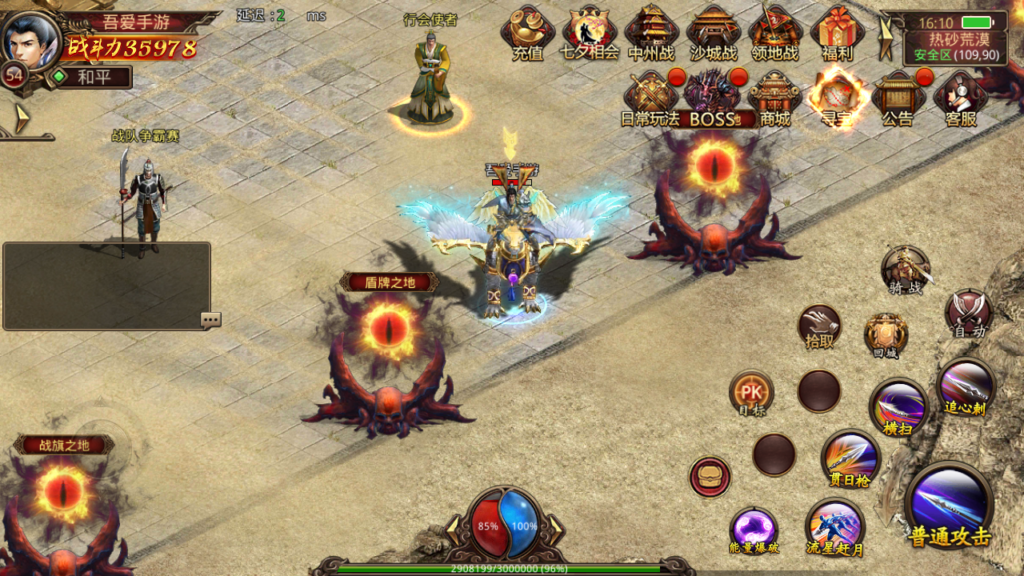Viewport: 1024px width, 576px height.
Task: Use 回城 to return to town
Action: pyautogui.click(x=886, y=335)
